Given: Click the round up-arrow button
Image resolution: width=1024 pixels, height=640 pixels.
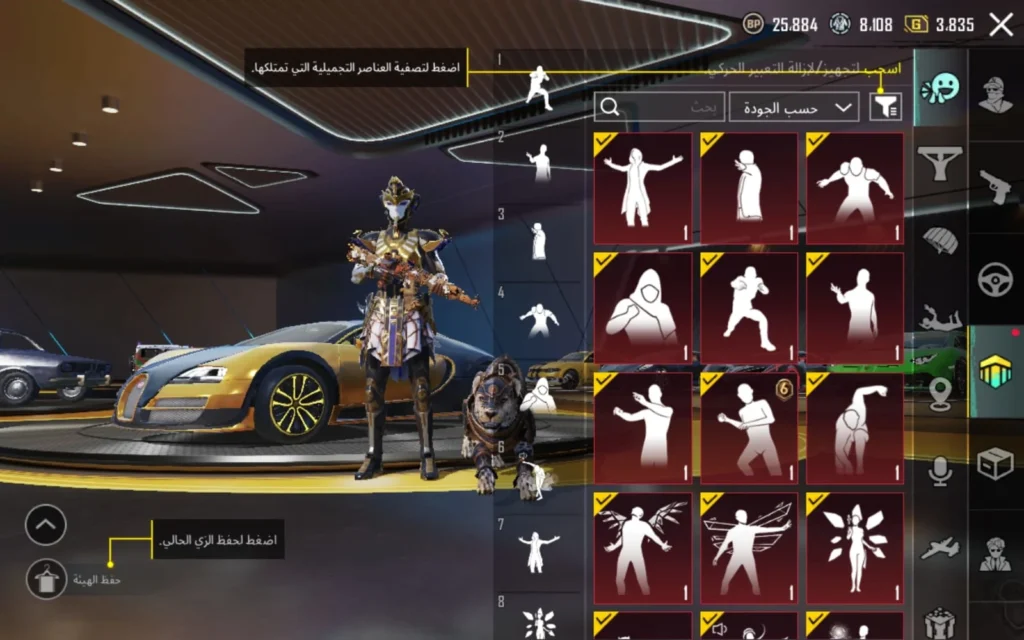Looking at the screenshot, I should [46, 525].
